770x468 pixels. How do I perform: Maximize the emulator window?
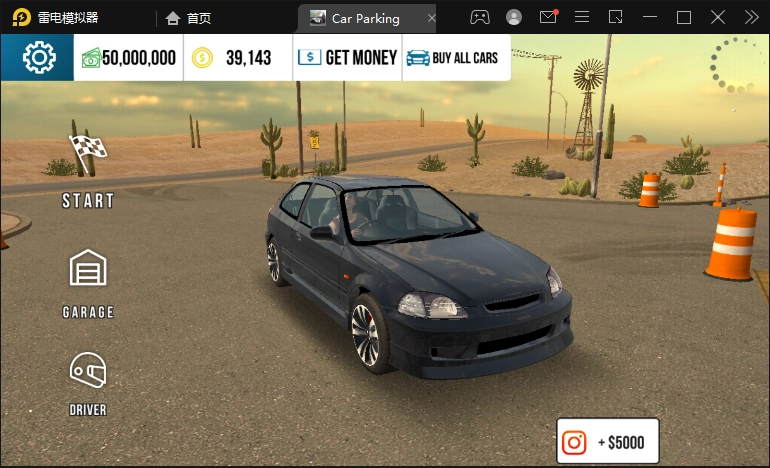point(684,17)
